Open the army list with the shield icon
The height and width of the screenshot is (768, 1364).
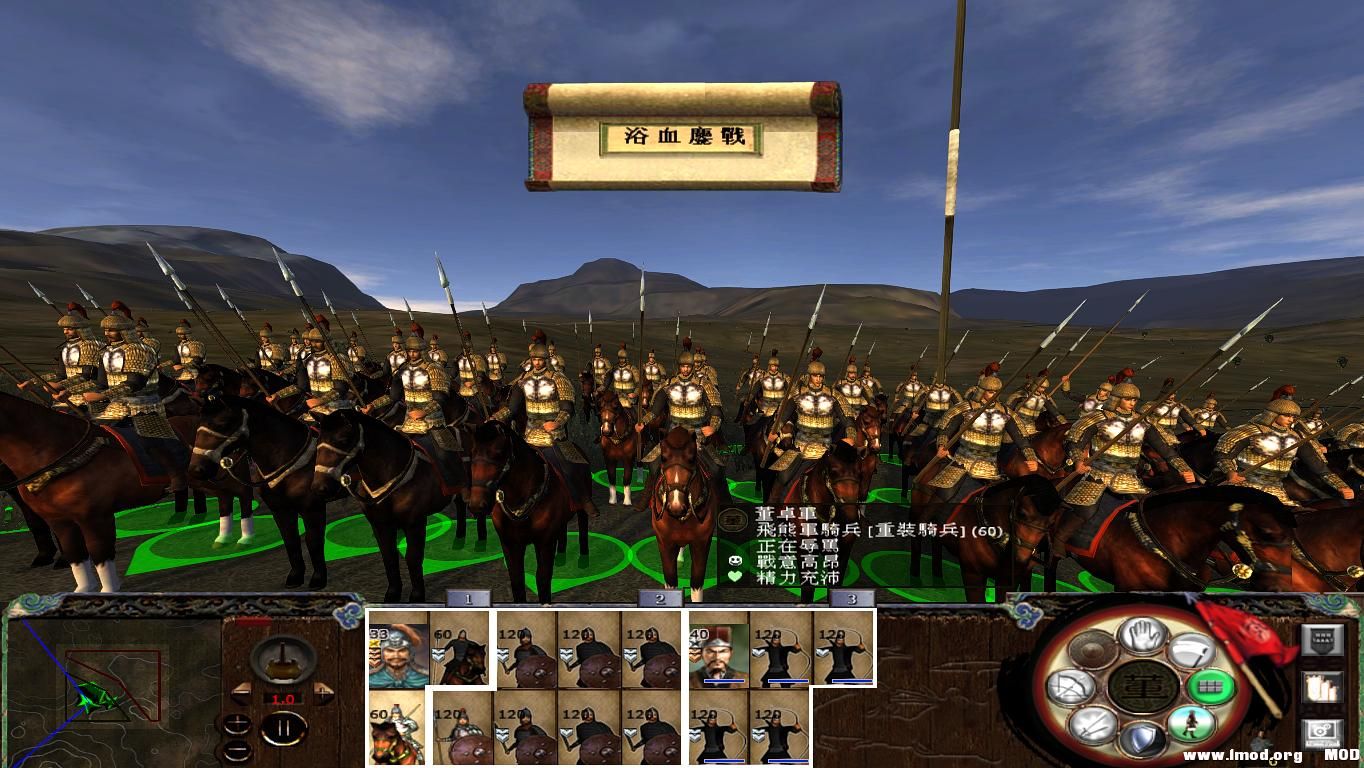[x=1321, y=638]
